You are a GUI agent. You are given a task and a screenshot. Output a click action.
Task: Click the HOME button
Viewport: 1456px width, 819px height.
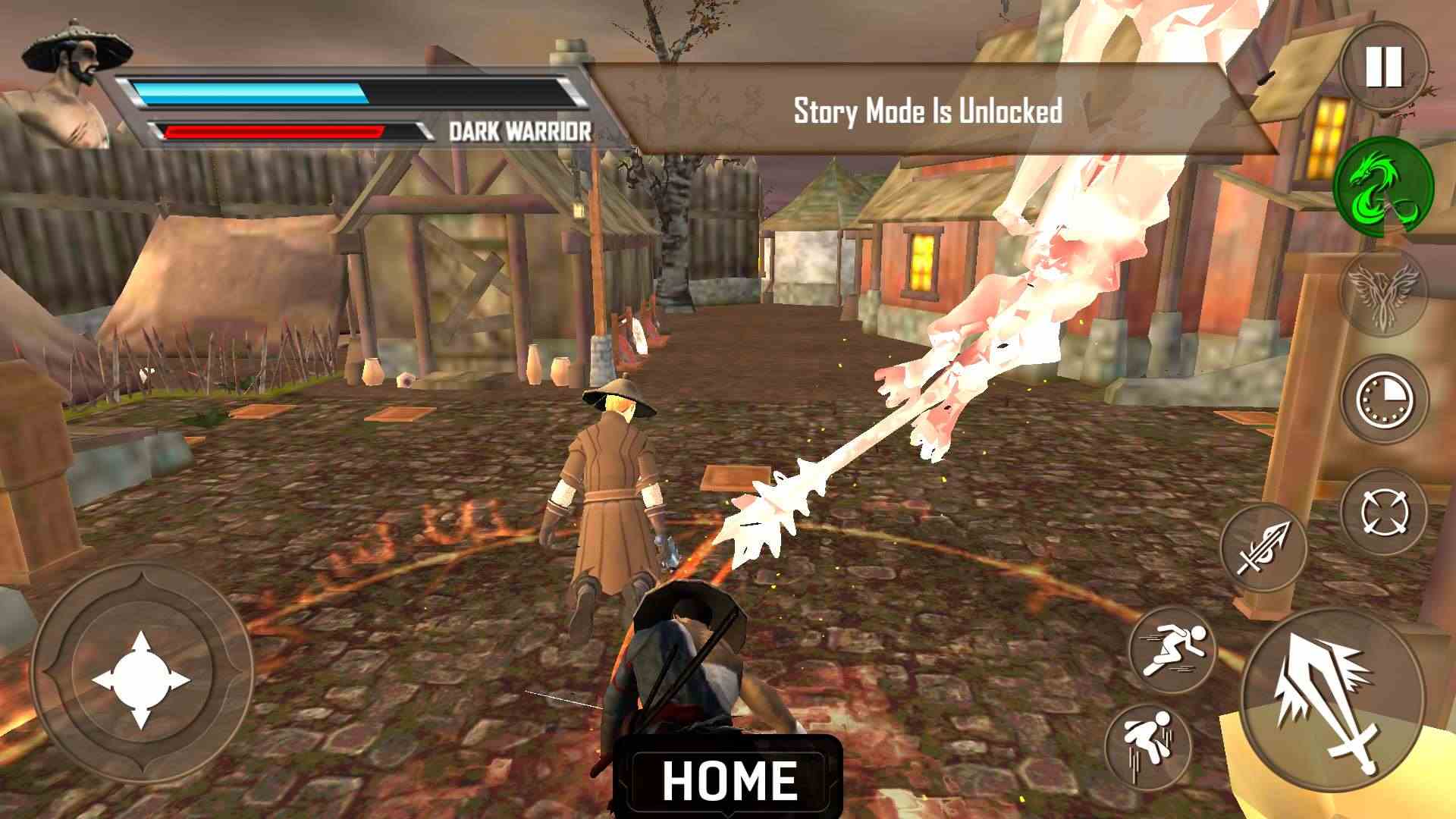729,780
